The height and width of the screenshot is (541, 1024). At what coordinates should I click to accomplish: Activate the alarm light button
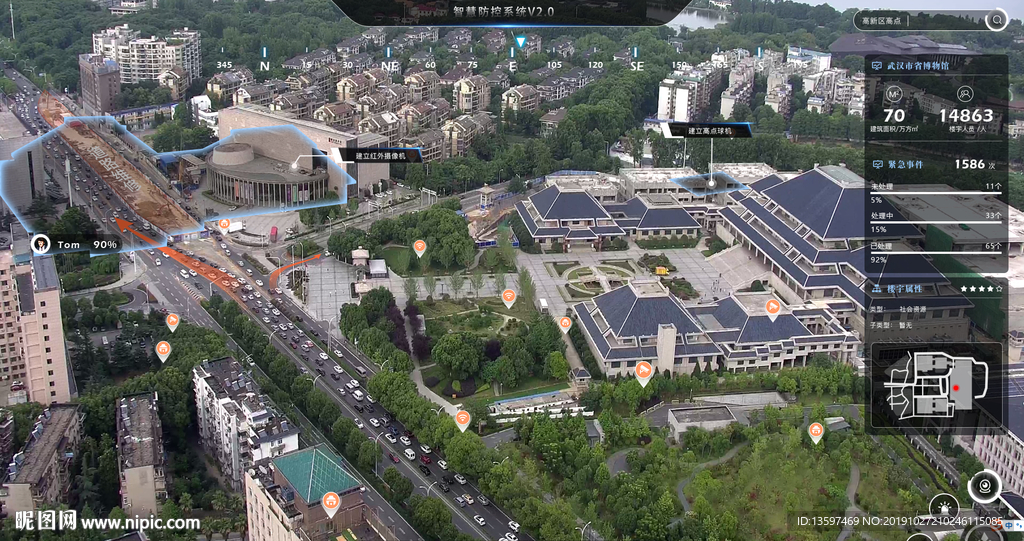tap(943, 507)
